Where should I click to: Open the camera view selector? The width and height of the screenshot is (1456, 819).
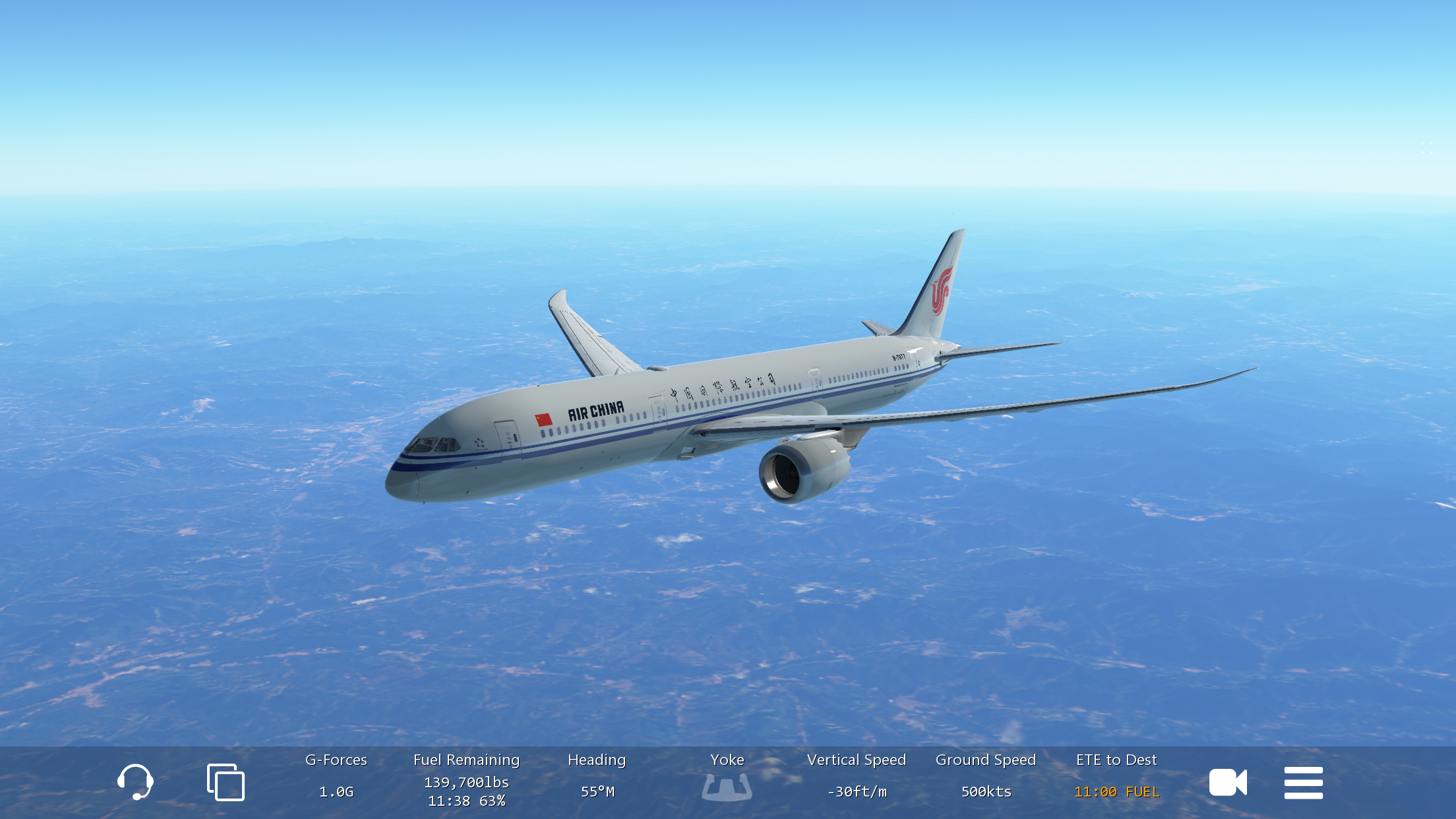[1227, 783]
